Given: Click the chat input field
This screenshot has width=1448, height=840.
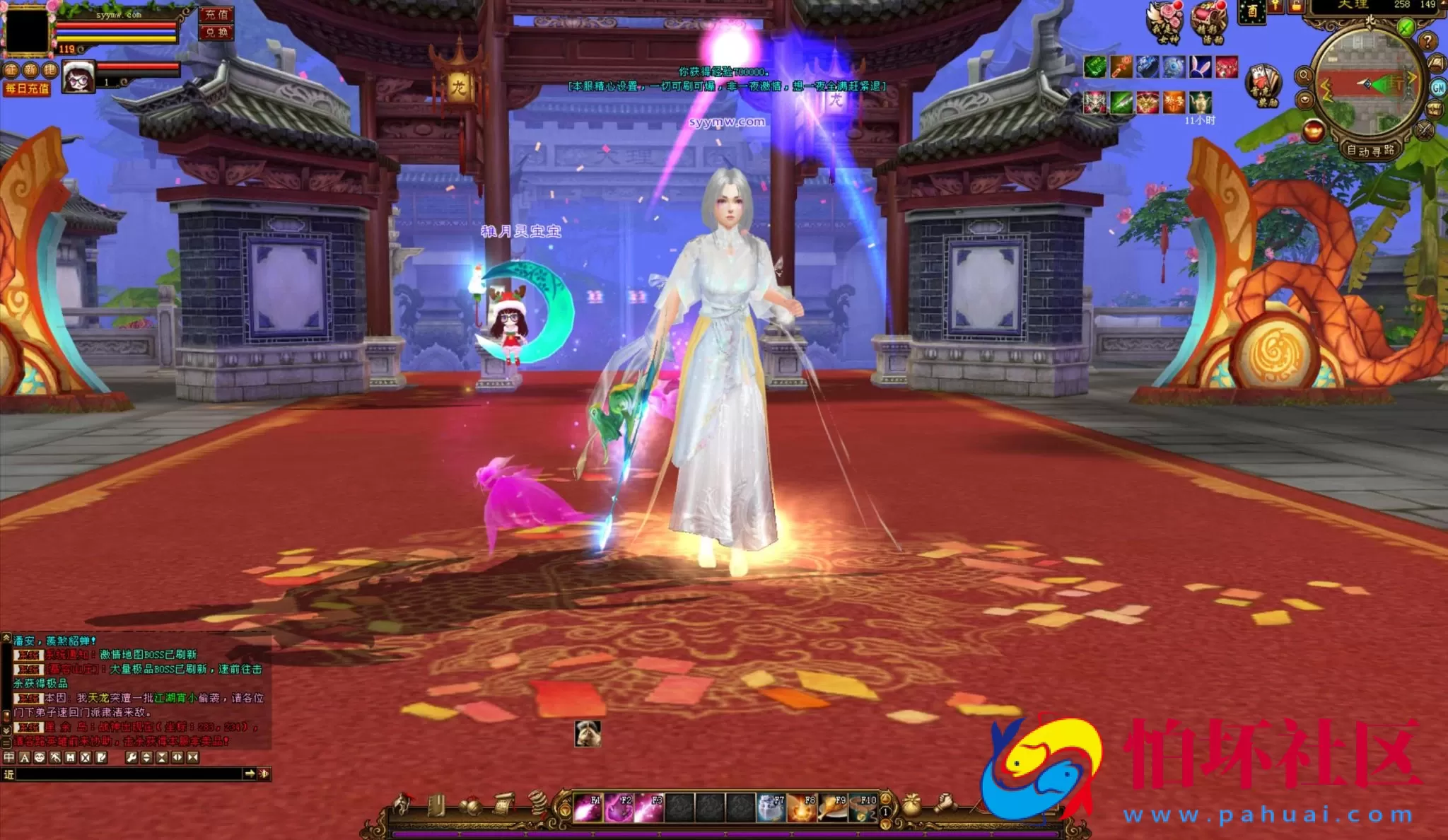Looking at the screenshot, I should [129, 774].
